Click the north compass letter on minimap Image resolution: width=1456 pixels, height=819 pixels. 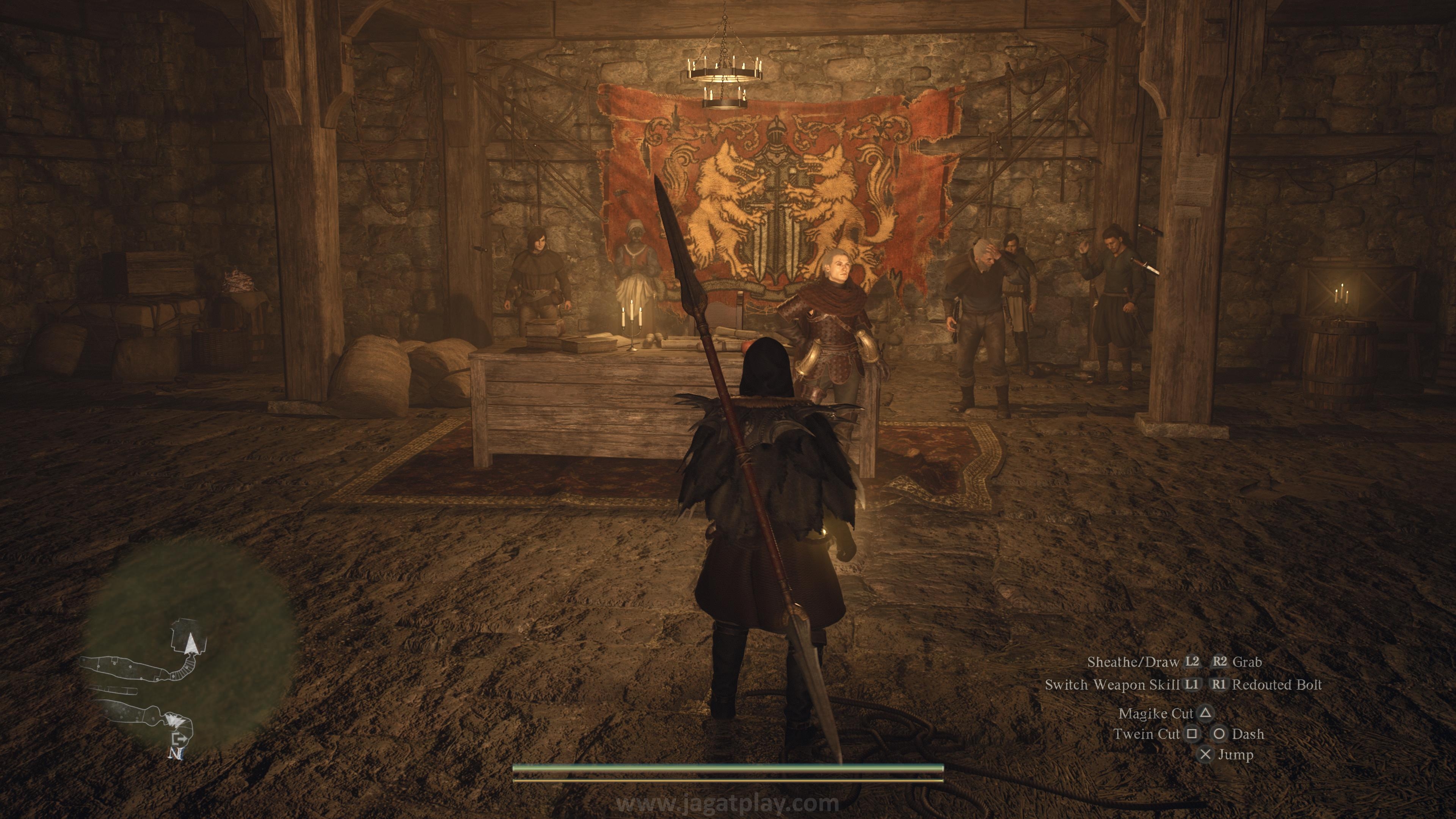point(176,753)
